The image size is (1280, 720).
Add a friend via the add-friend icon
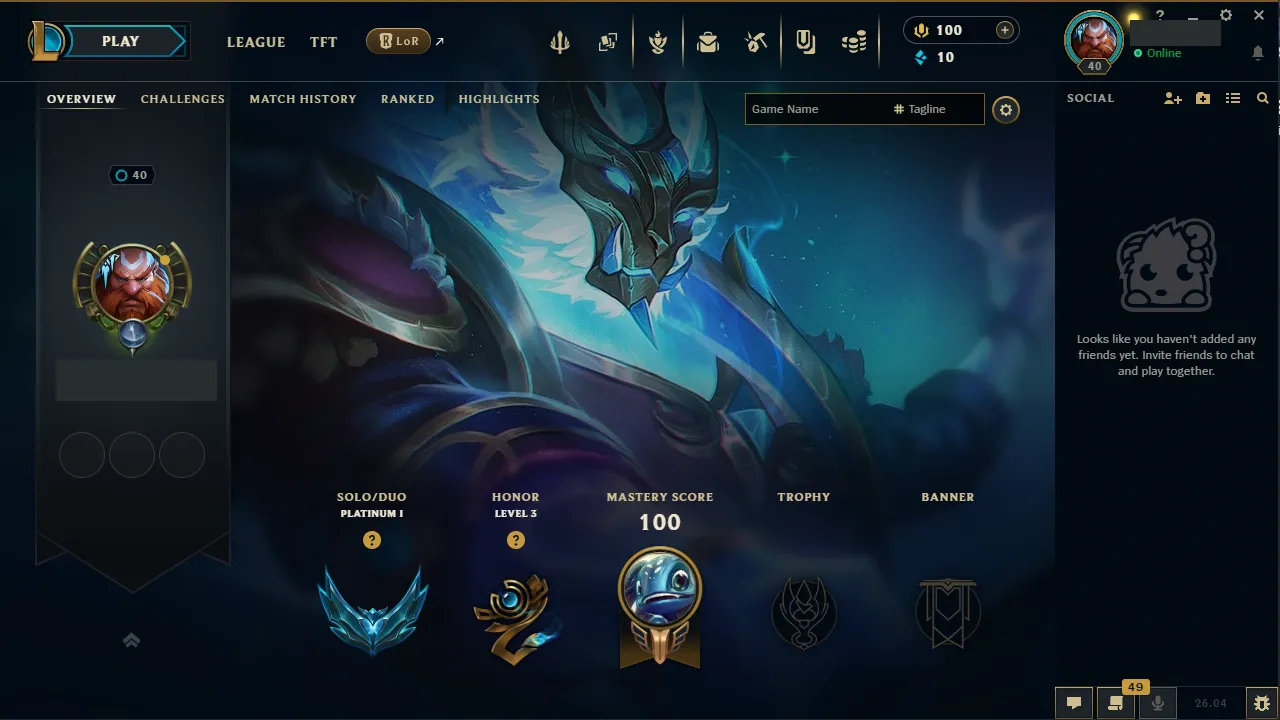1172,98
